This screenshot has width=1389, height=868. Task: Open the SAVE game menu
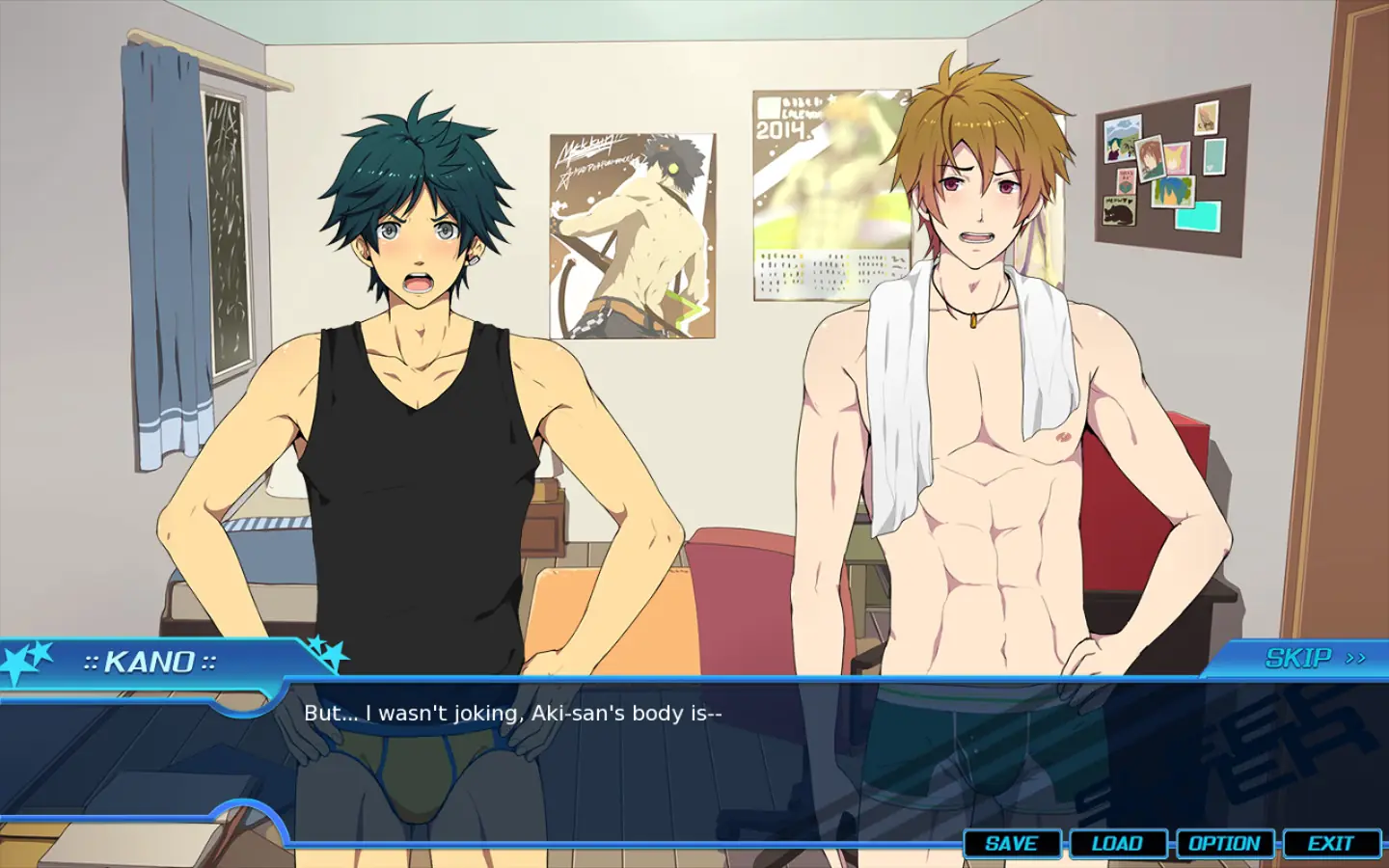coord(1012,844)
